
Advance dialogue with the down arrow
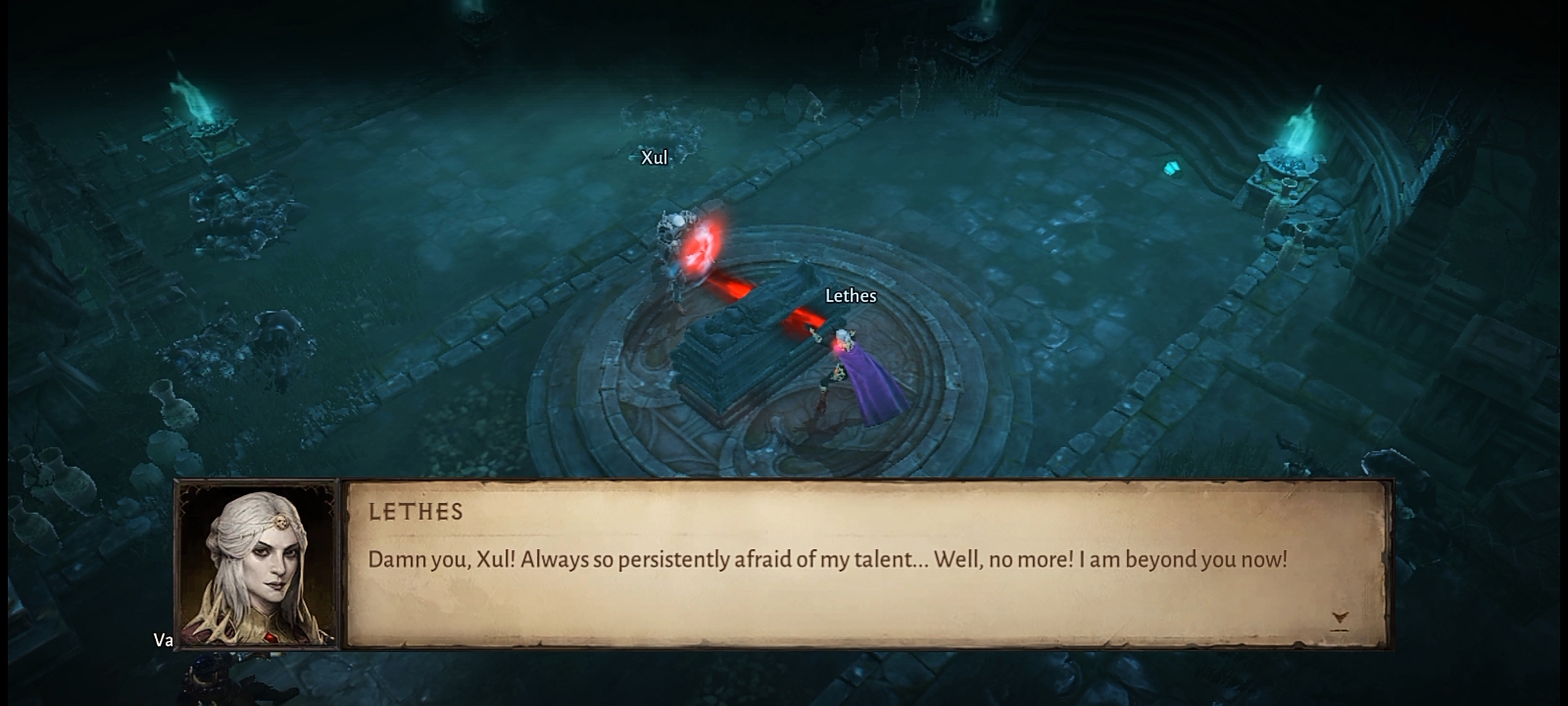pos(1340,619)
